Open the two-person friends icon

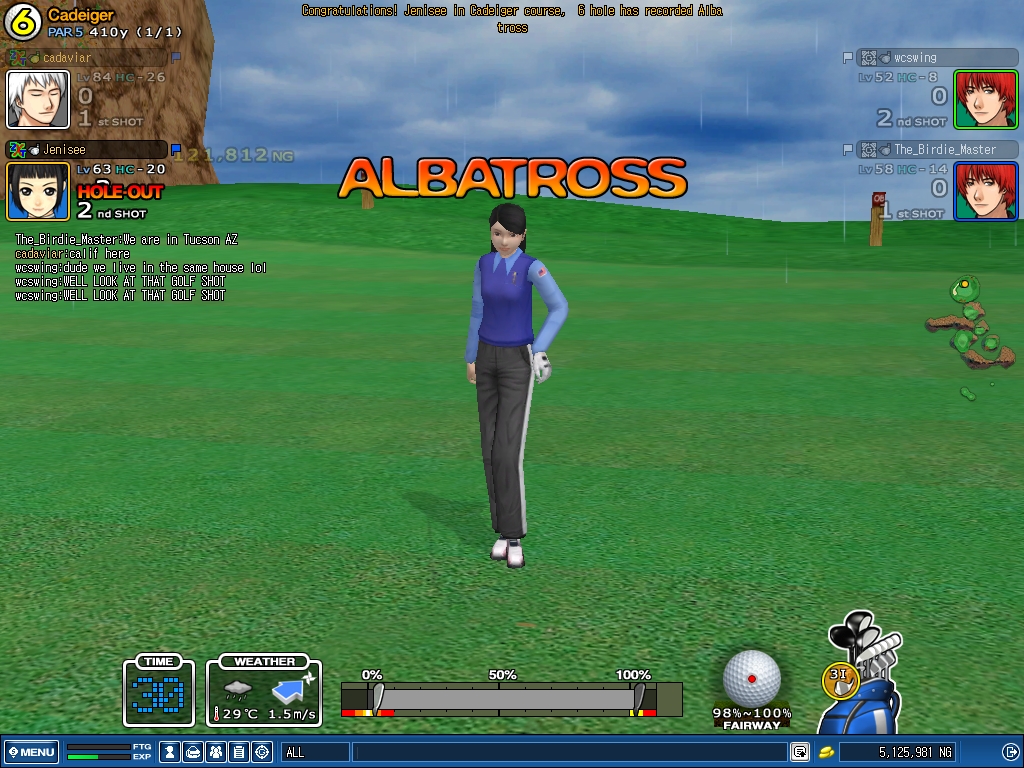click(x=216, y=752)
